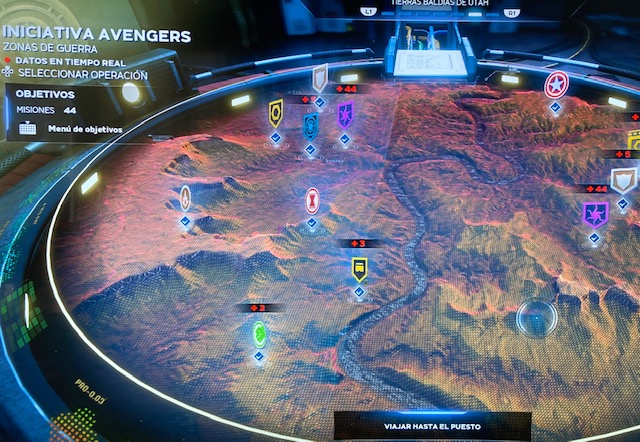Pick the red star circle mission marker

click(x=556, y=85)
